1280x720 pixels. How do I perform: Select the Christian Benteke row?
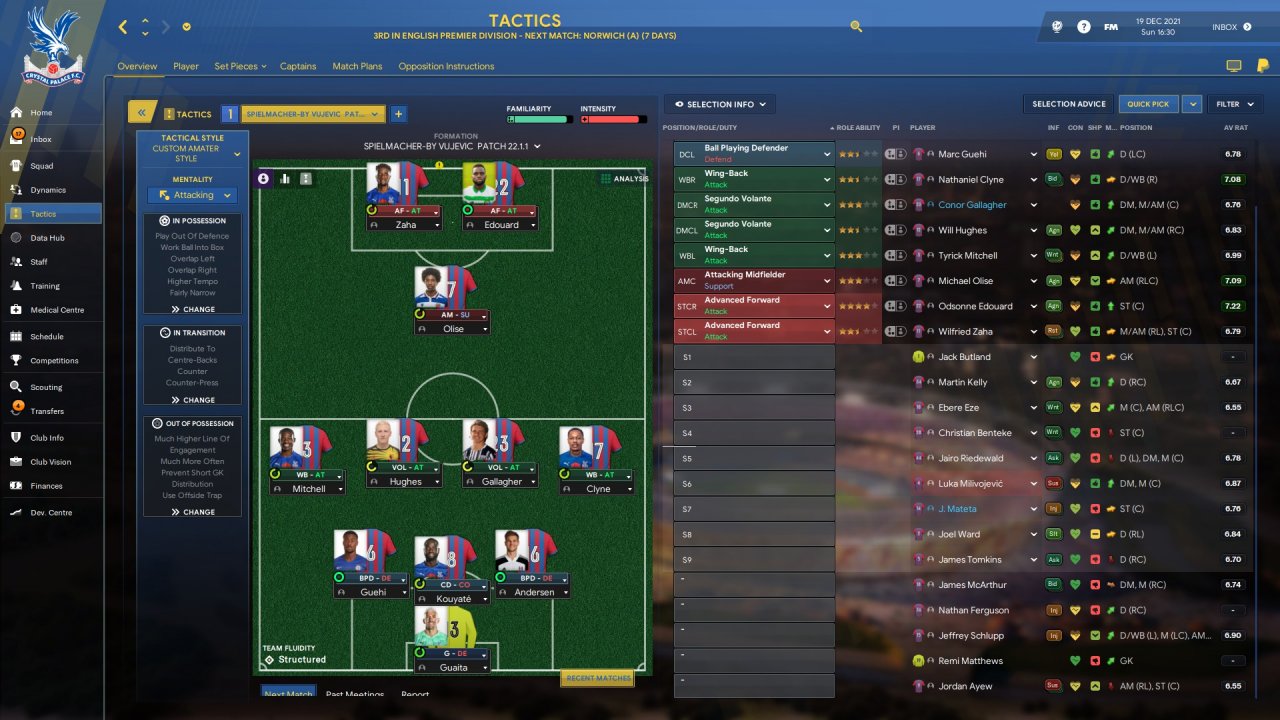point(975,433)
